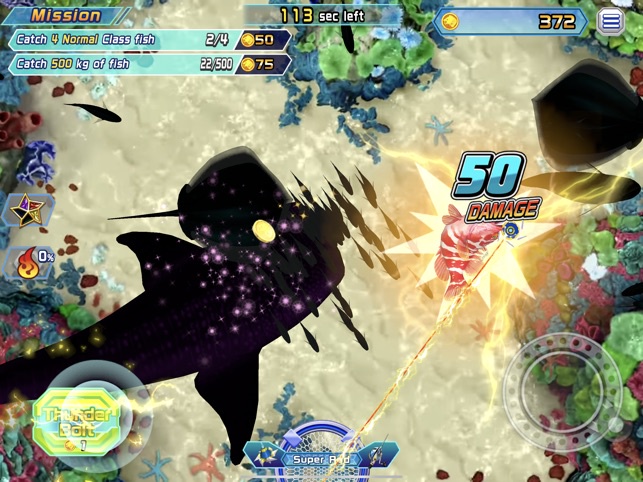Activate the Thunder Bolt skill

click(75, 422)
